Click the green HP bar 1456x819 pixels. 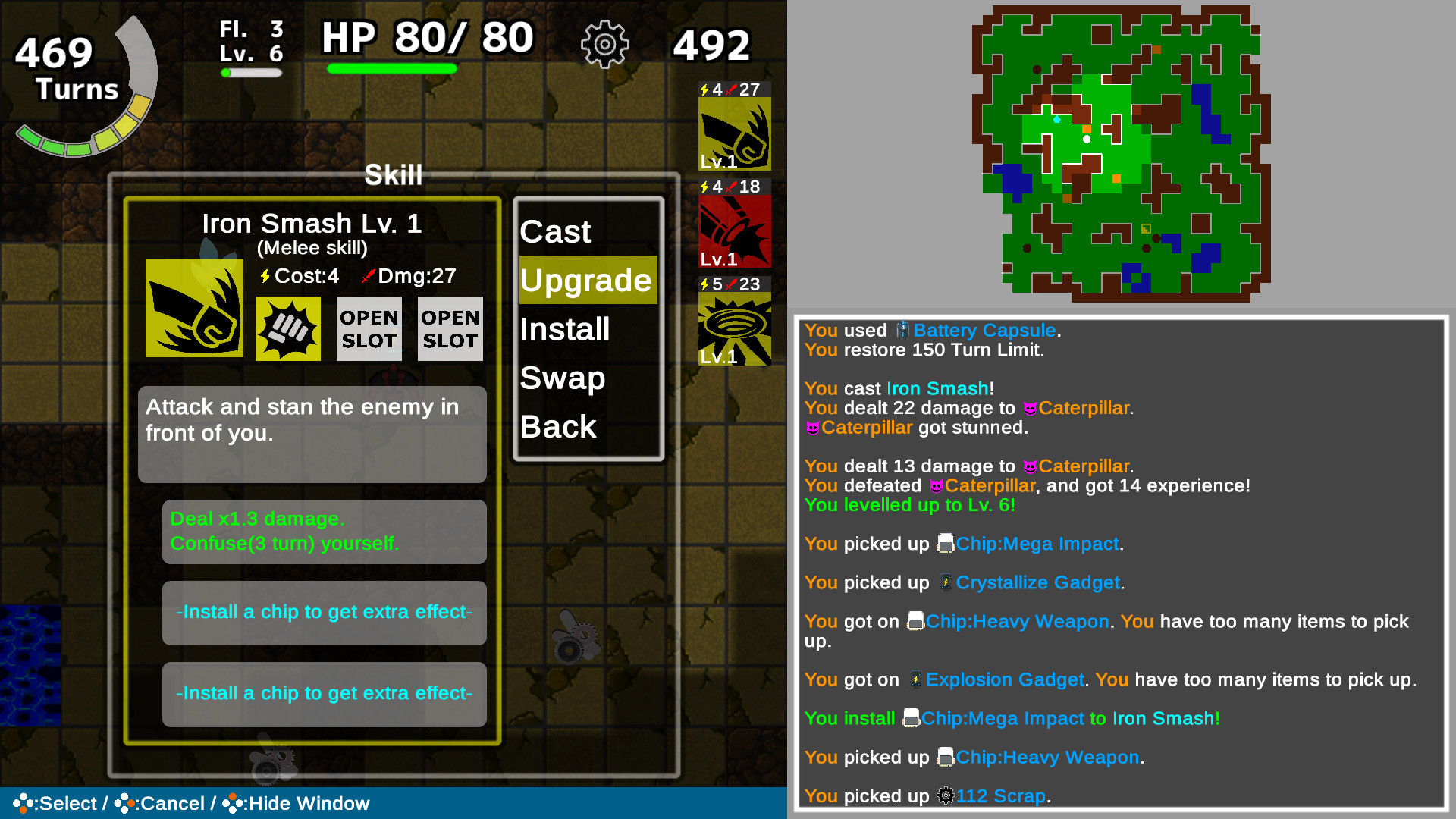[393, 69]
